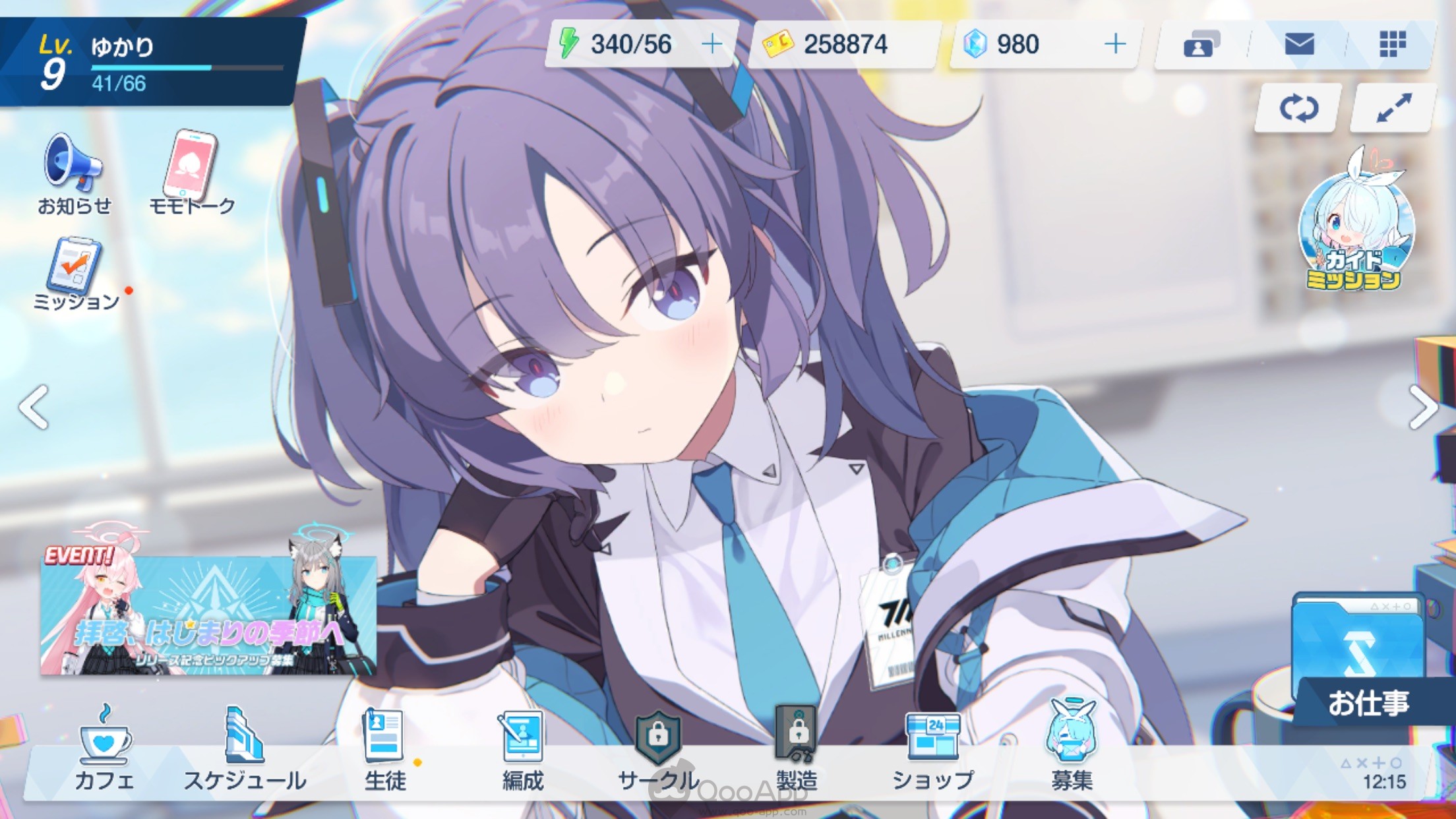The height and width of the screenshot is (819, 1456).
Task: Open the モモトーク phone messenger
Action: 191,173
